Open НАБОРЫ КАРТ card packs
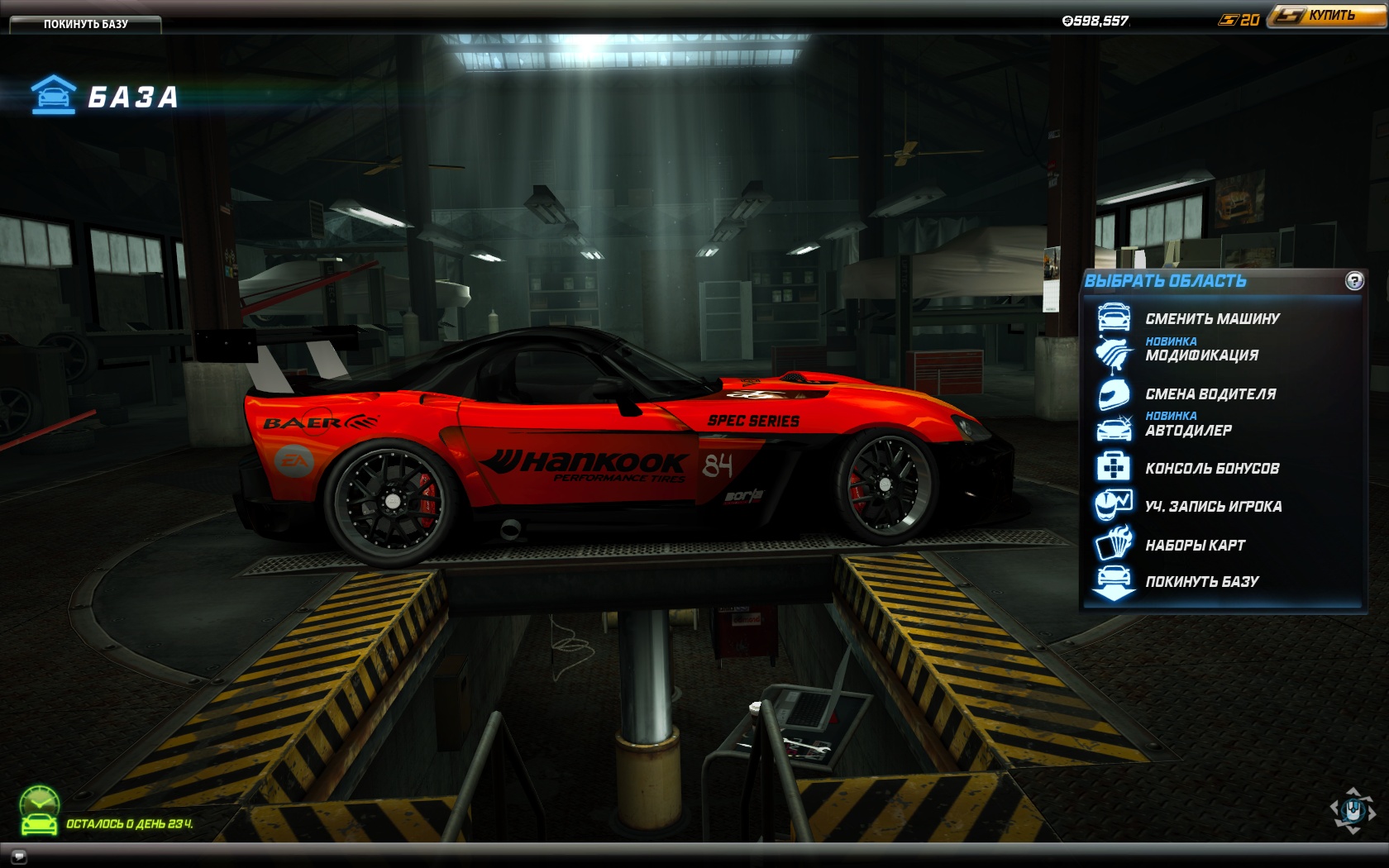Viewport: 1389px width, 868px height. click(x=1195, y=546)
